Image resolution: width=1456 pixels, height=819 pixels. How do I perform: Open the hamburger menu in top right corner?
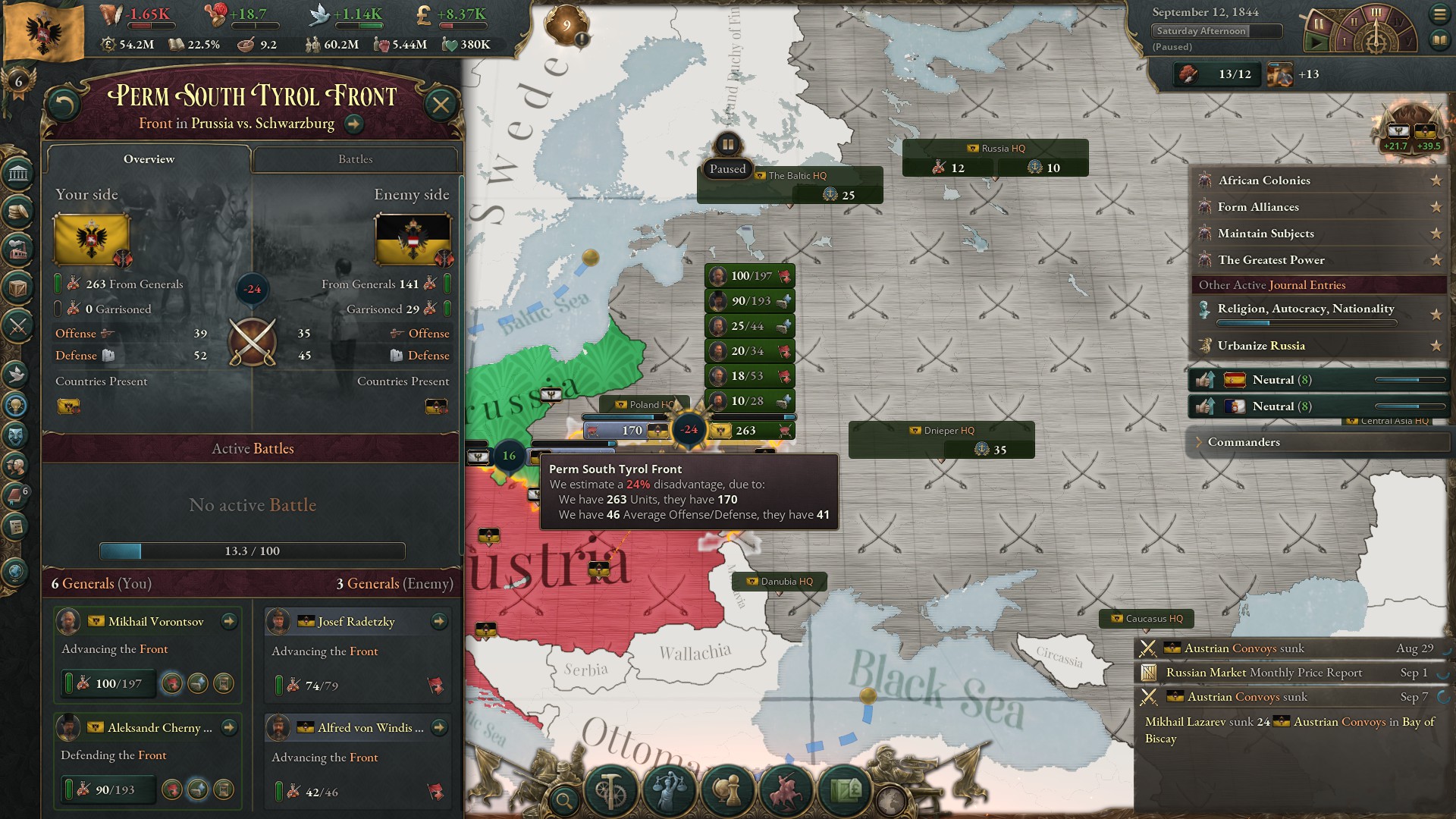[x=1440, y=13]
